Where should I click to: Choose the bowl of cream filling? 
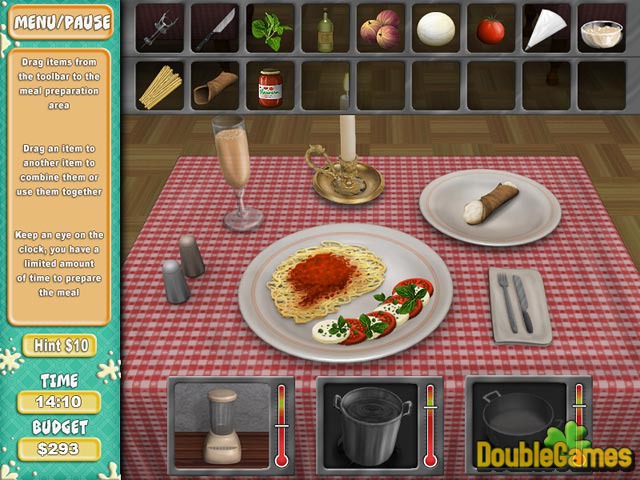coord(600,31)
